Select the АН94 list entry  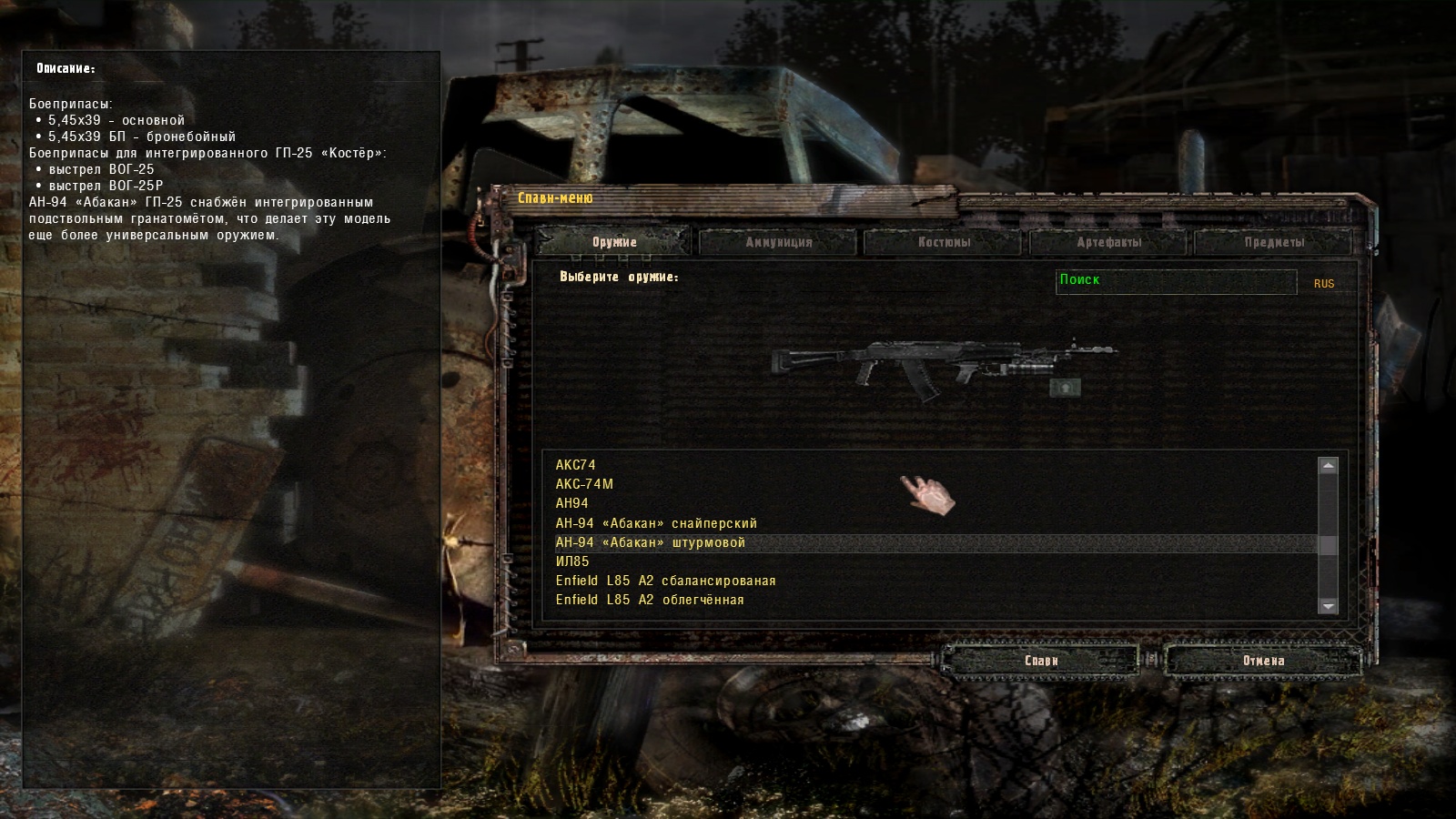[572, 503]
